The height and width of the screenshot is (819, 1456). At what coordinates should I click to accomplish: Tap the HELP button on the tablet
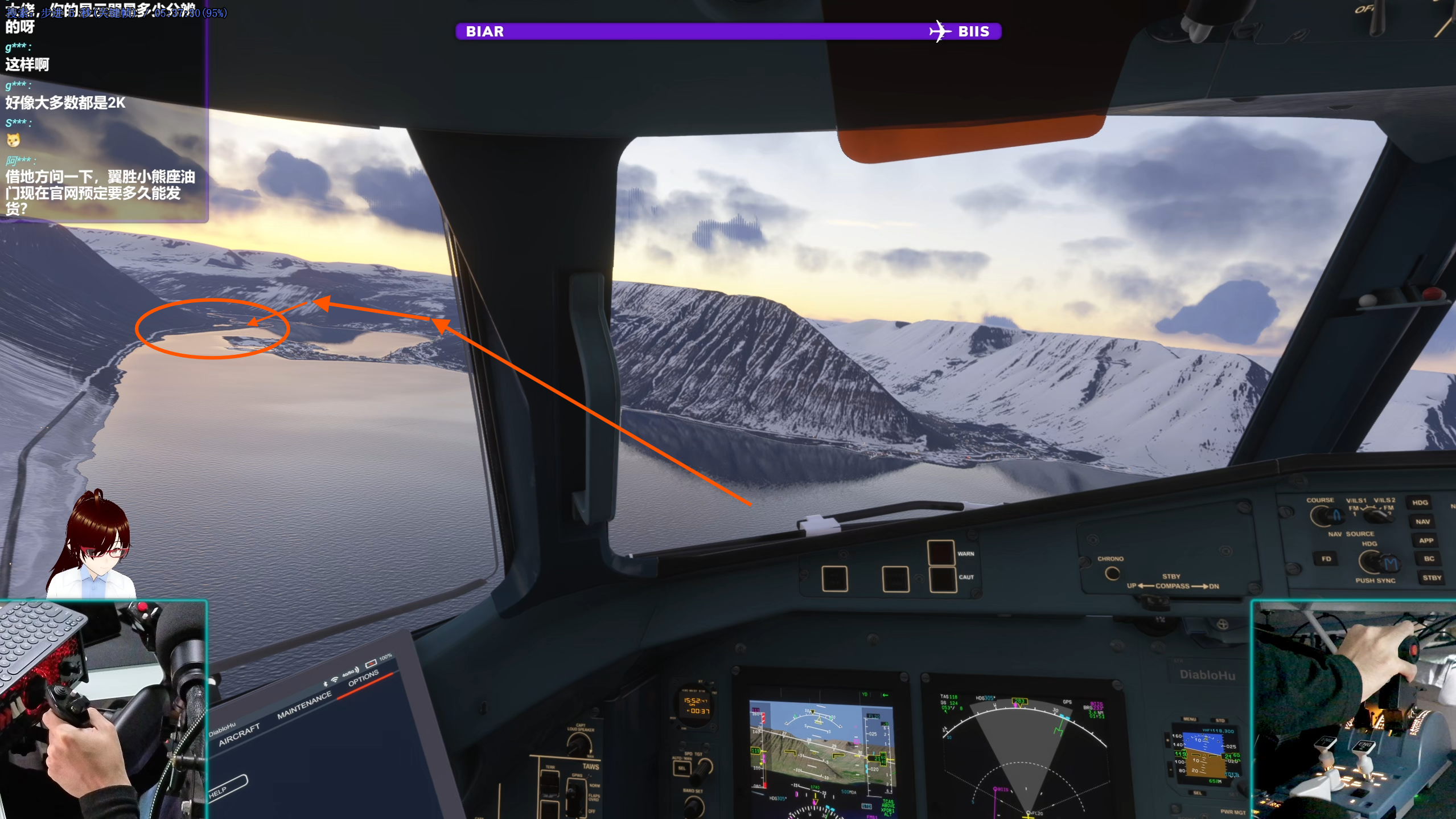227,788
